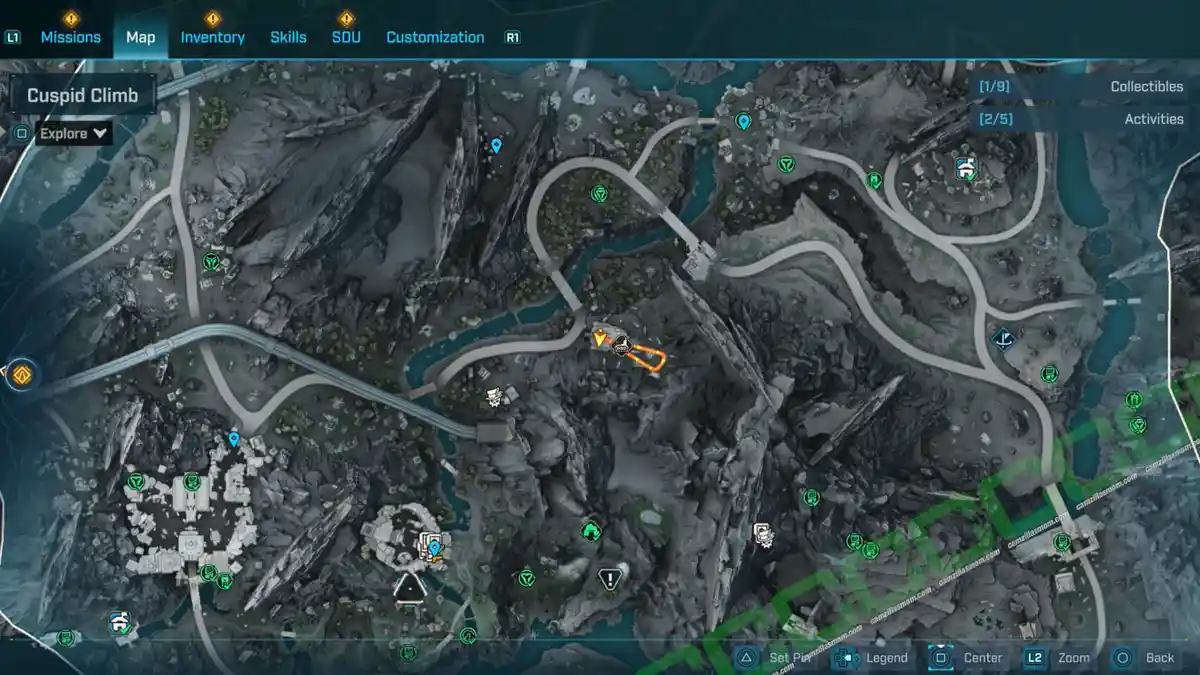Select the orange quest arrow marker
This screenshot has width=1200, height=675.
[x=600, y=339]
